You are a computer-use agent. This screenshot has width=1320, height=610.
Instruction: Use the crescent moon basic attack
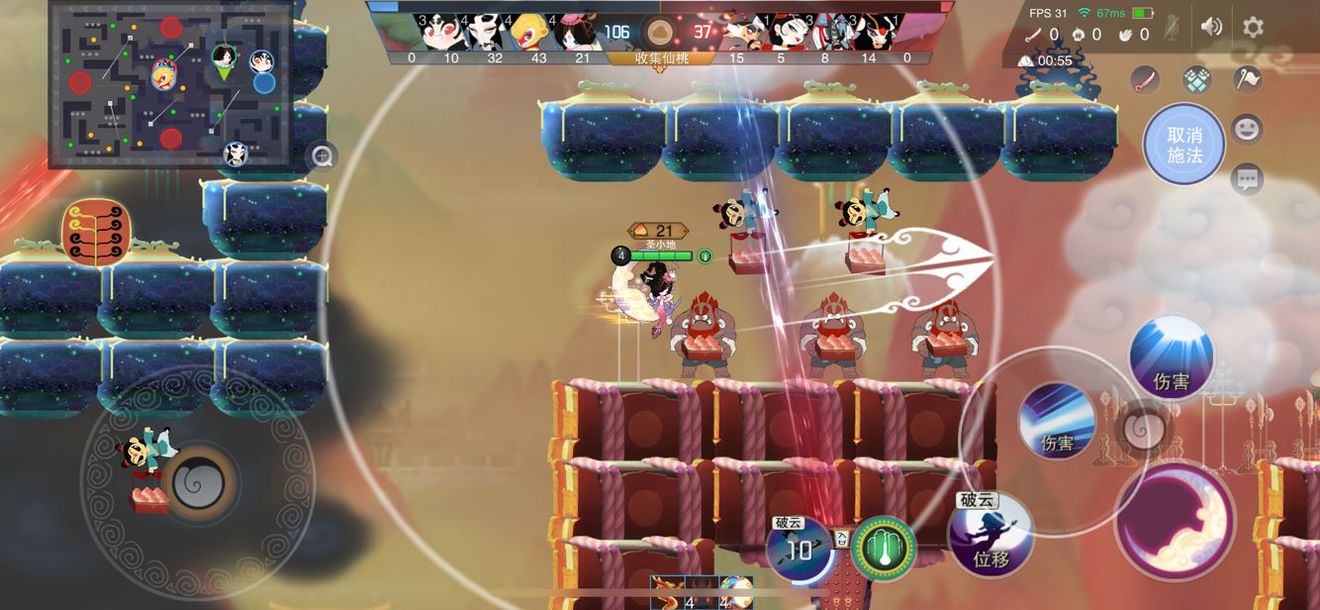tap(1174, 521)
